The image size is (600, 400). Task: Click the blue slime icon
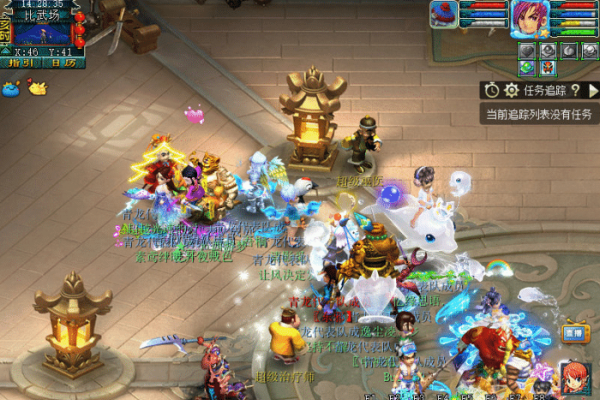coord(13,88)
